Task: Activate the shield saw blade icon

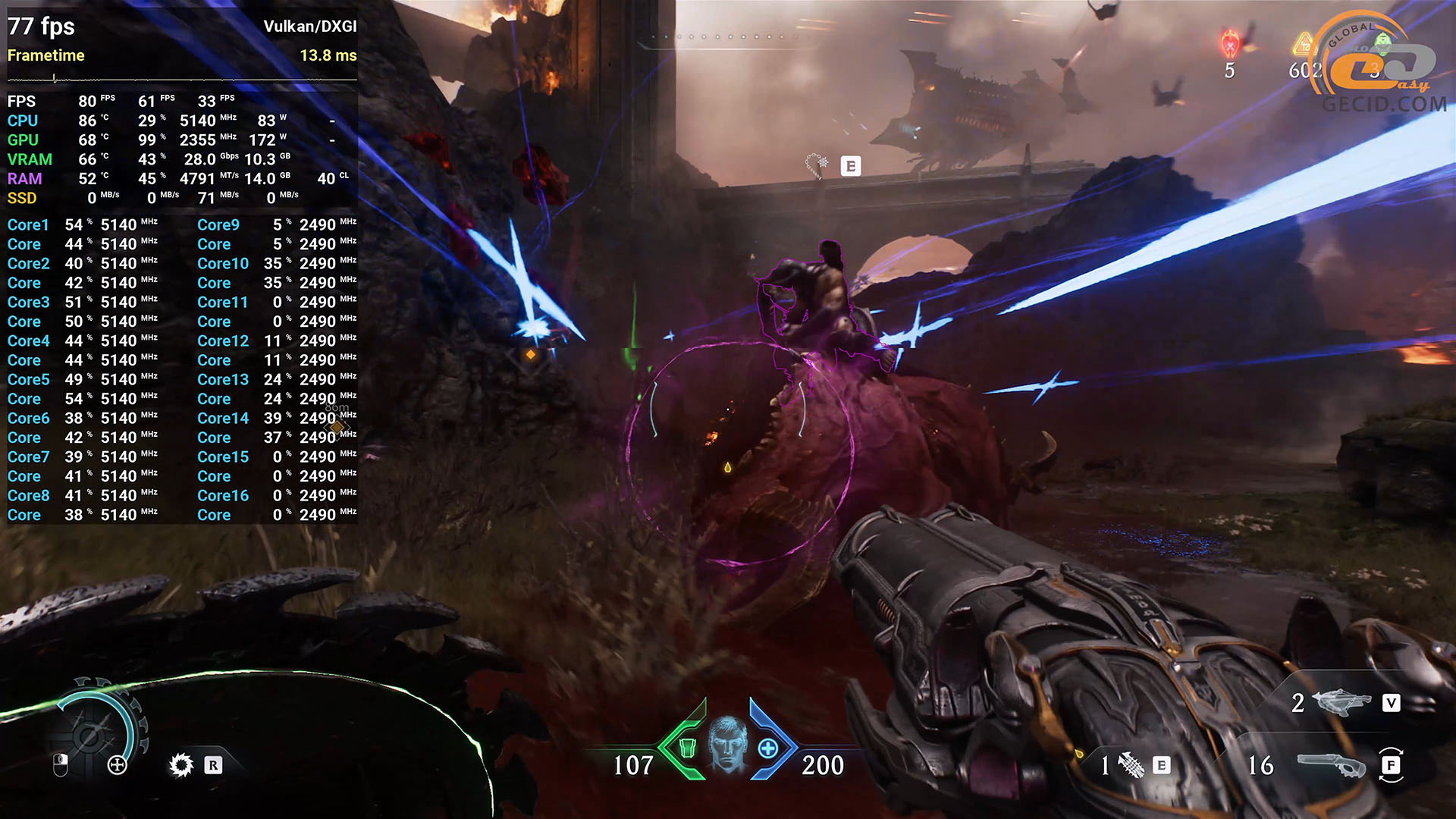Action: point(181,765)
